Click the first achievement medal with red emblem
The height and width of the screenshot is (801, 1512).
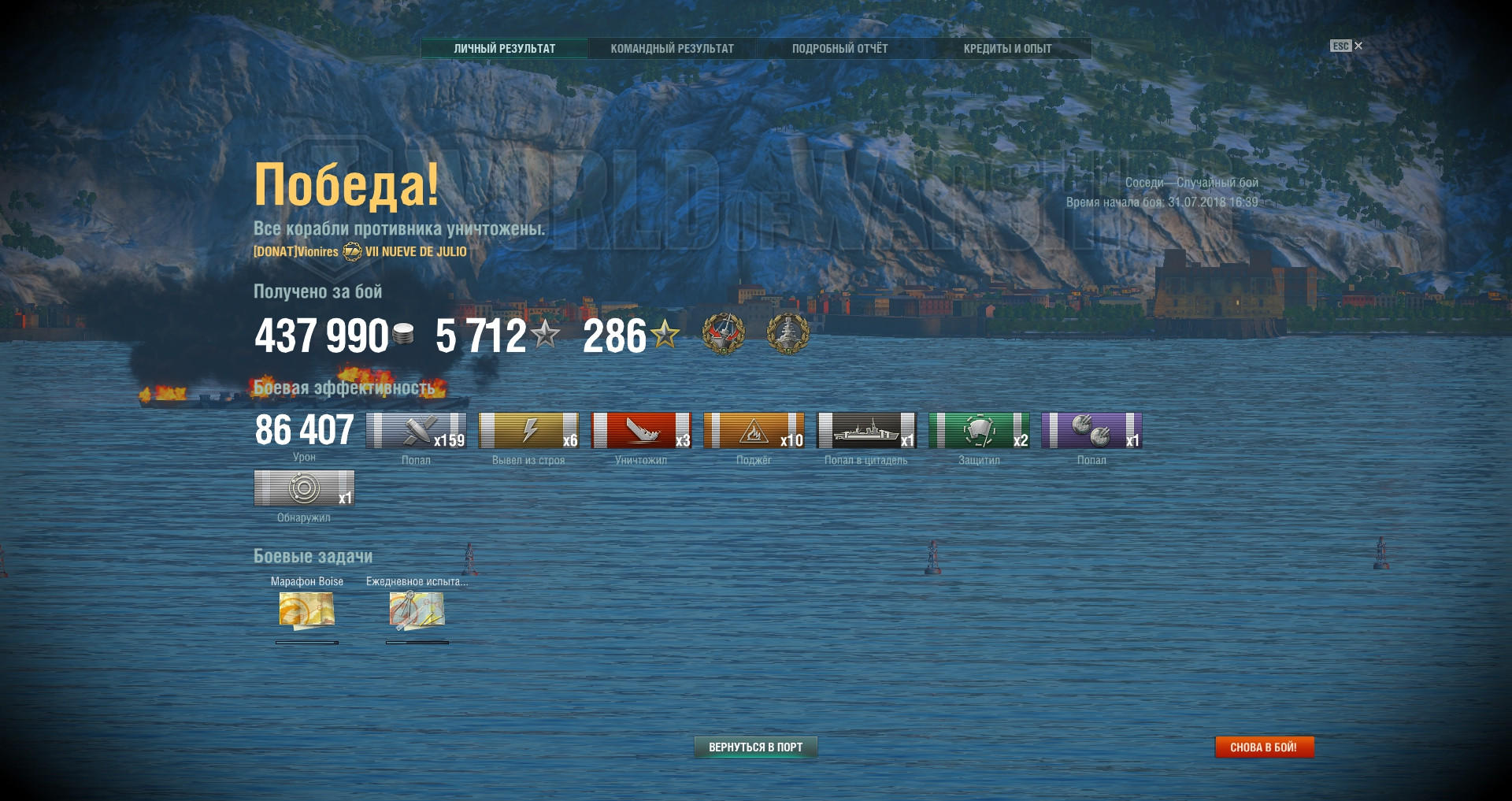point(723,334)
